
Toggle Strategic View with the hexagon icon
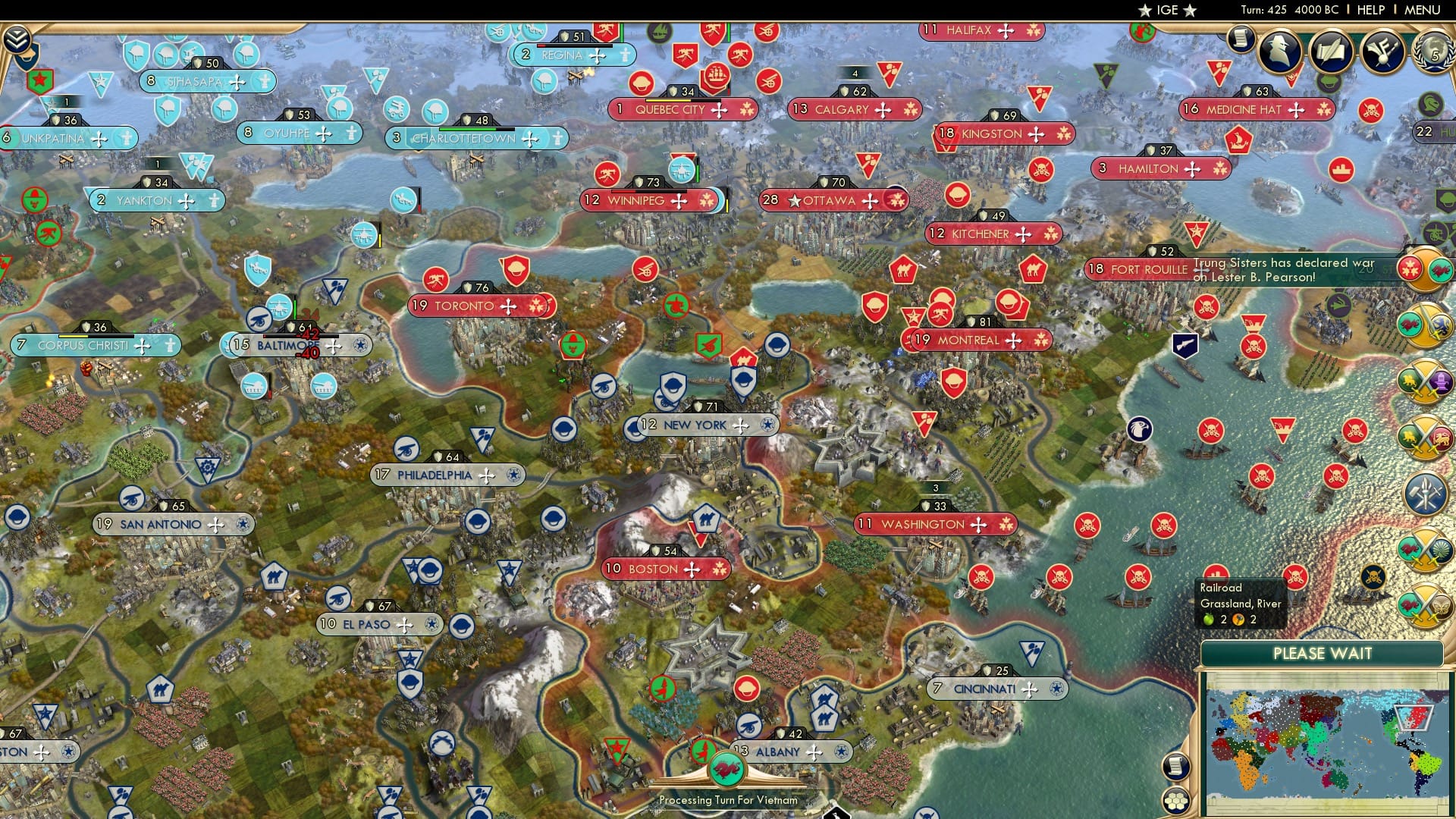tap(1177, 798)
